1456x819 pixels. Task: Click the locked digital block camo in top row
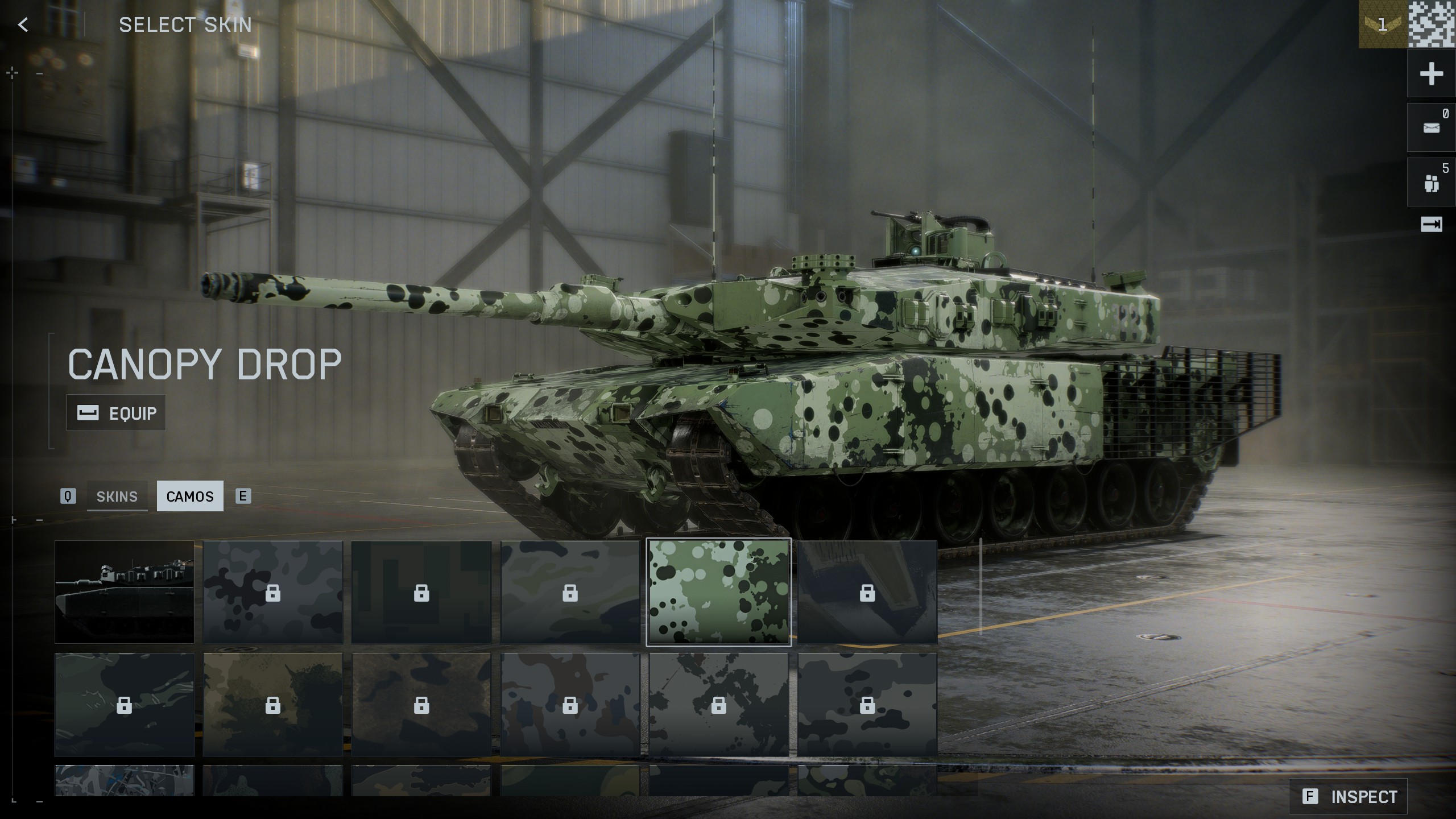click(x=421, y=593)
